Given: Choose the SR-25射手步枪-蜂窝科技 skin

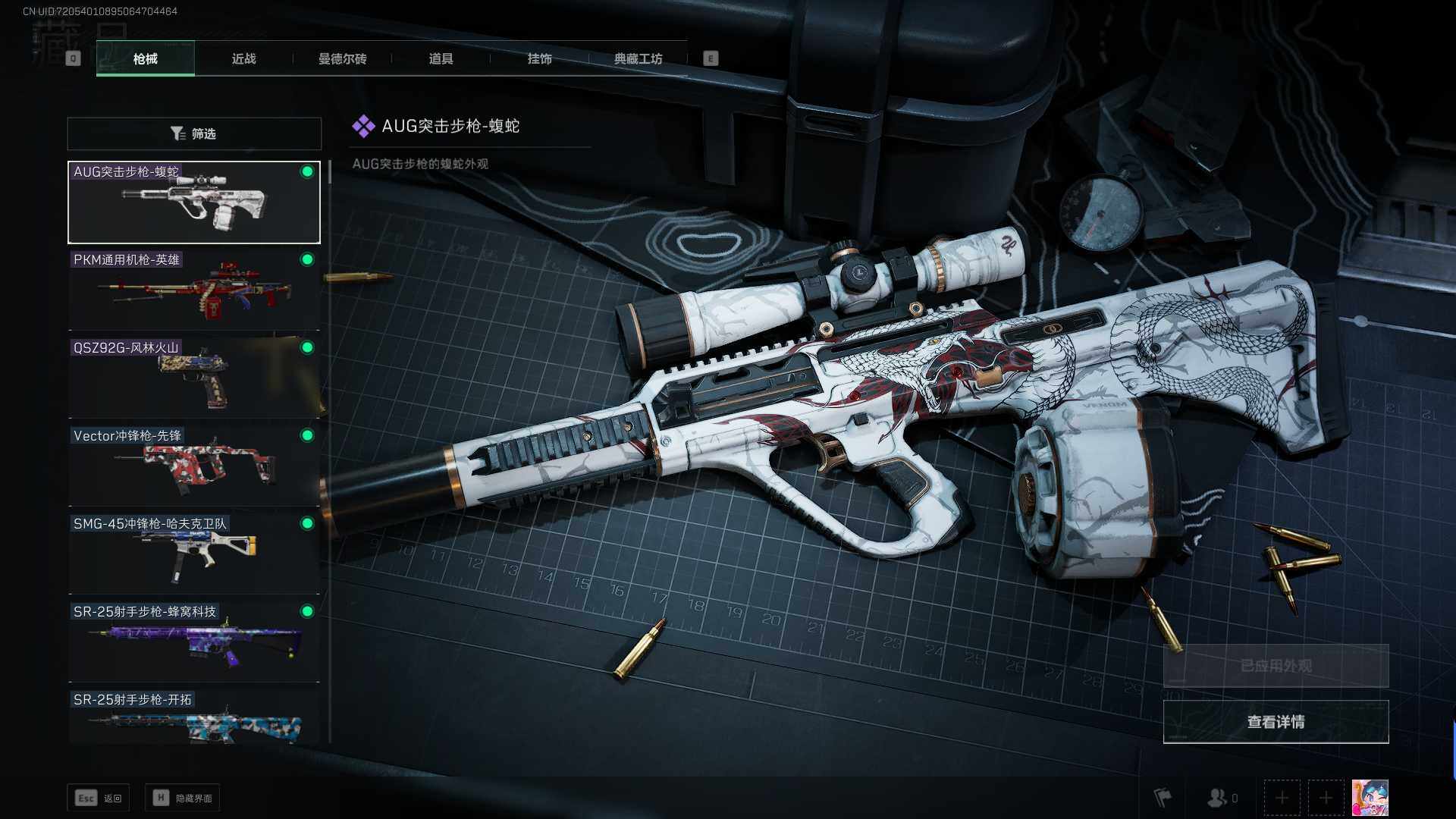Looking at the screenshot, I should pyautogui.click(x=194, y=642).
